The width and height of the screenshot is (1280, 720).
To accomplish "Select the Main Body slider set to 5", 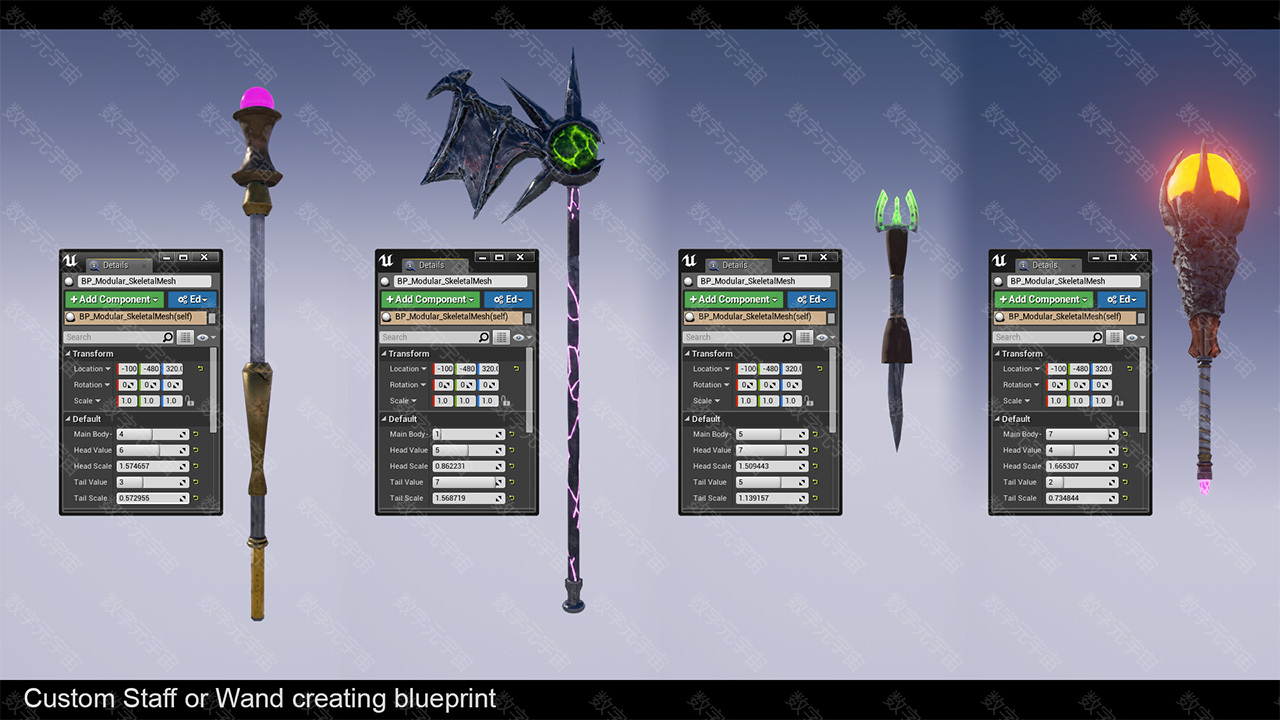I will [x=771, y=434].
